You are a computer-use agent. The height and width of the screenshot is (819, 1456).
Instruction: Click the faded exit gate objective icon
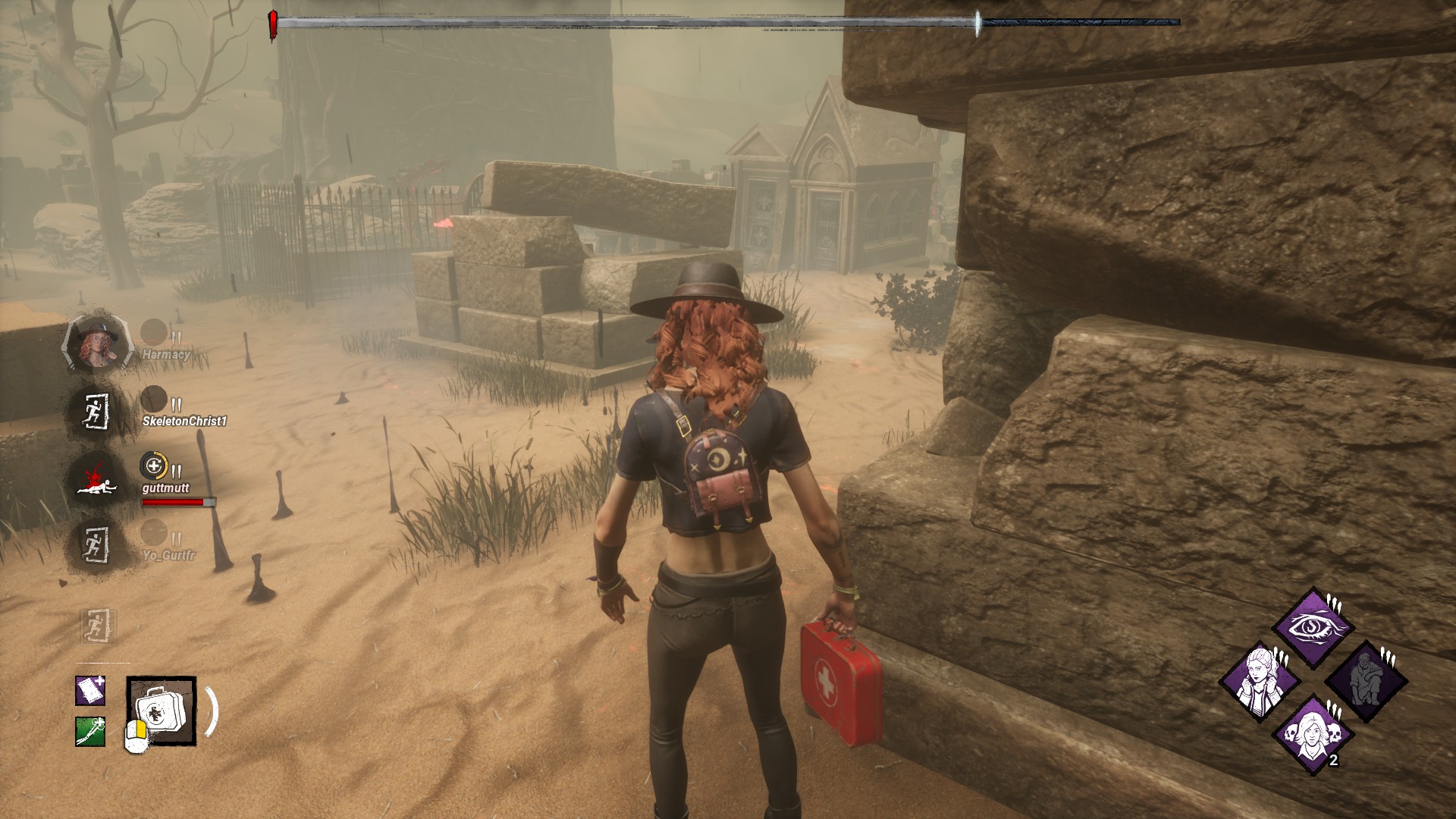click(x=98, y=627)
